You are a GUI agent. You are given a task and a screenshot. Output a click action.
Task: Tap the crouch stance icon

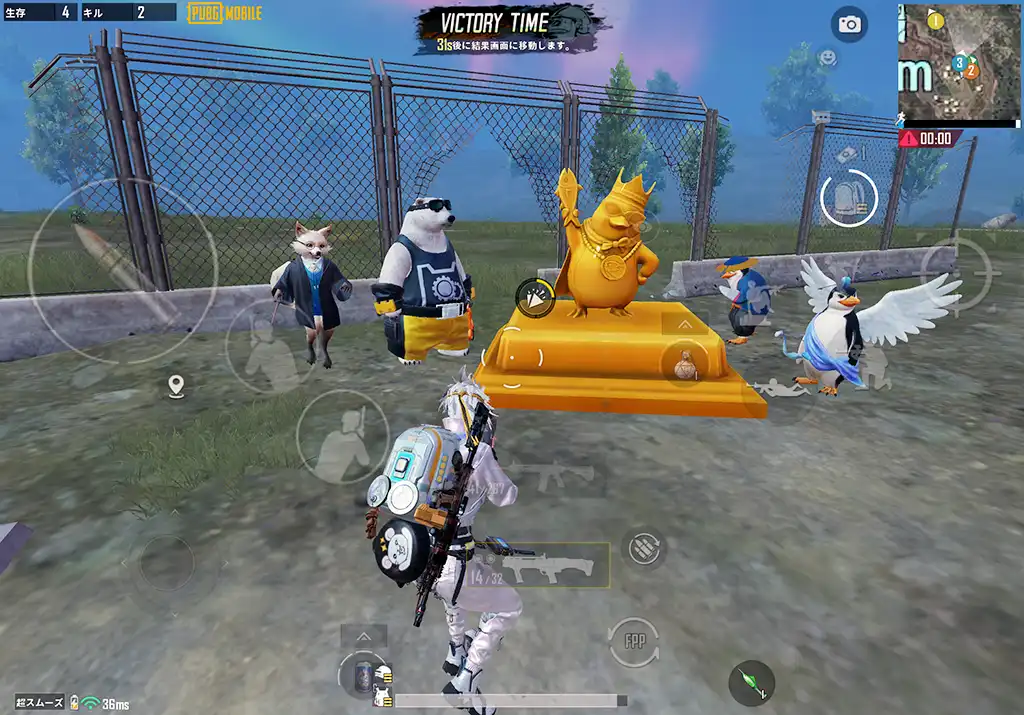(x=872, y=368)
